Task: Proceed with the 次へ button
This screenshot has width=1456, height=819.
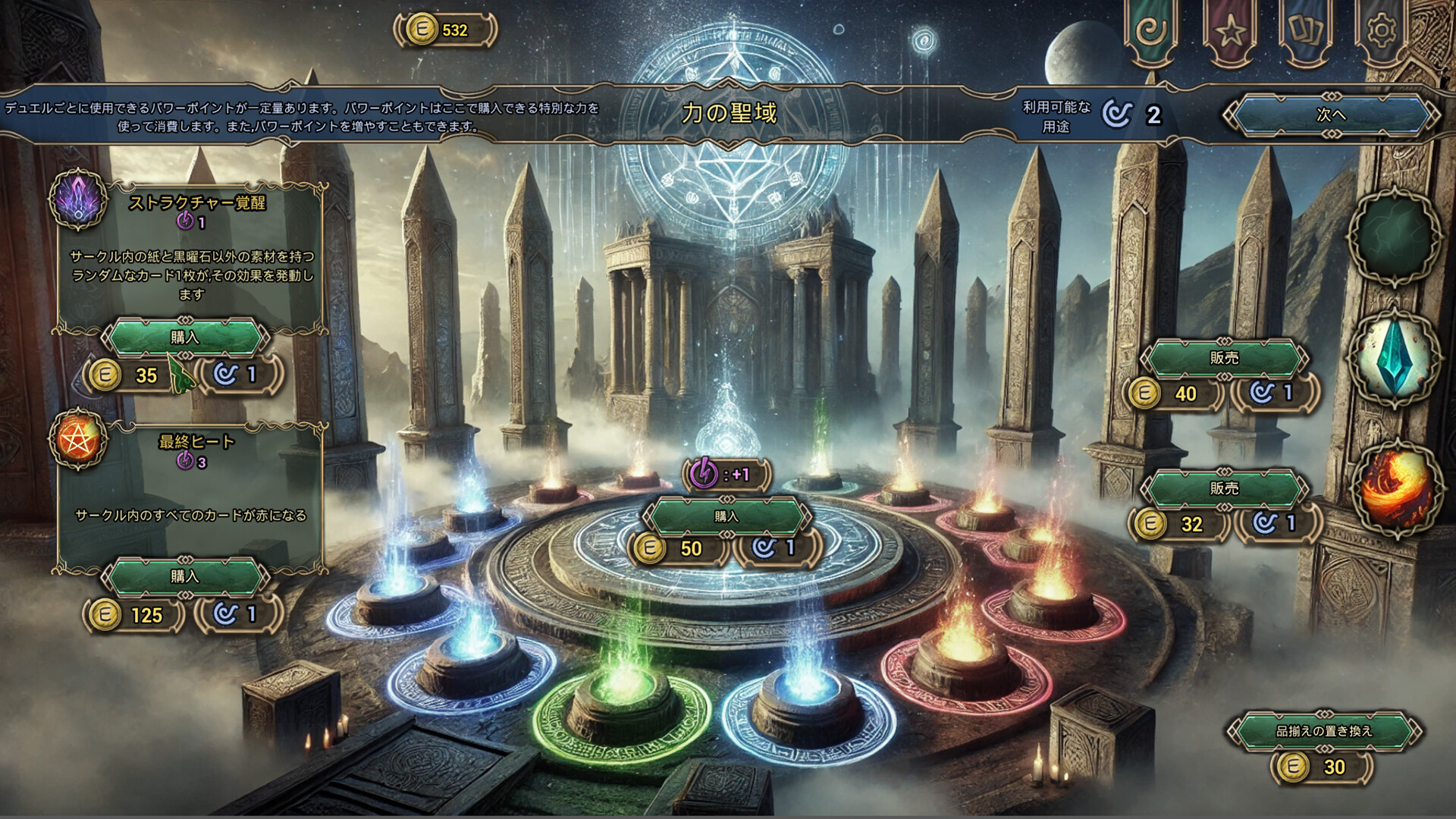Action: coord(1330,115)
